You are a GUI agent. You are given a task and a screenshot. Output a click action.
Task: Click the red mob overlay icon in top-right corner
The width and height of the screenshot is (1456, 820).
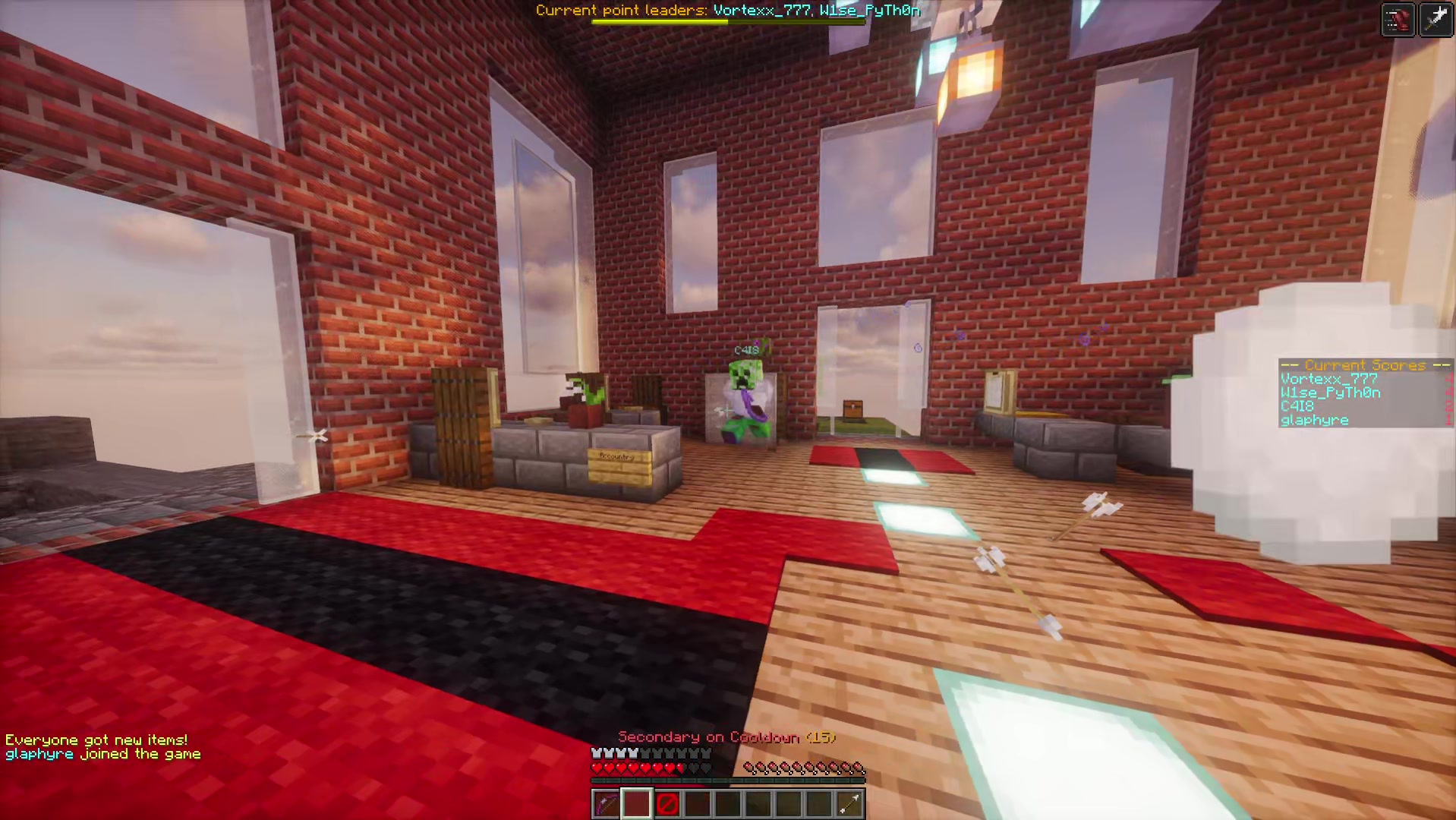point(1398,20)
